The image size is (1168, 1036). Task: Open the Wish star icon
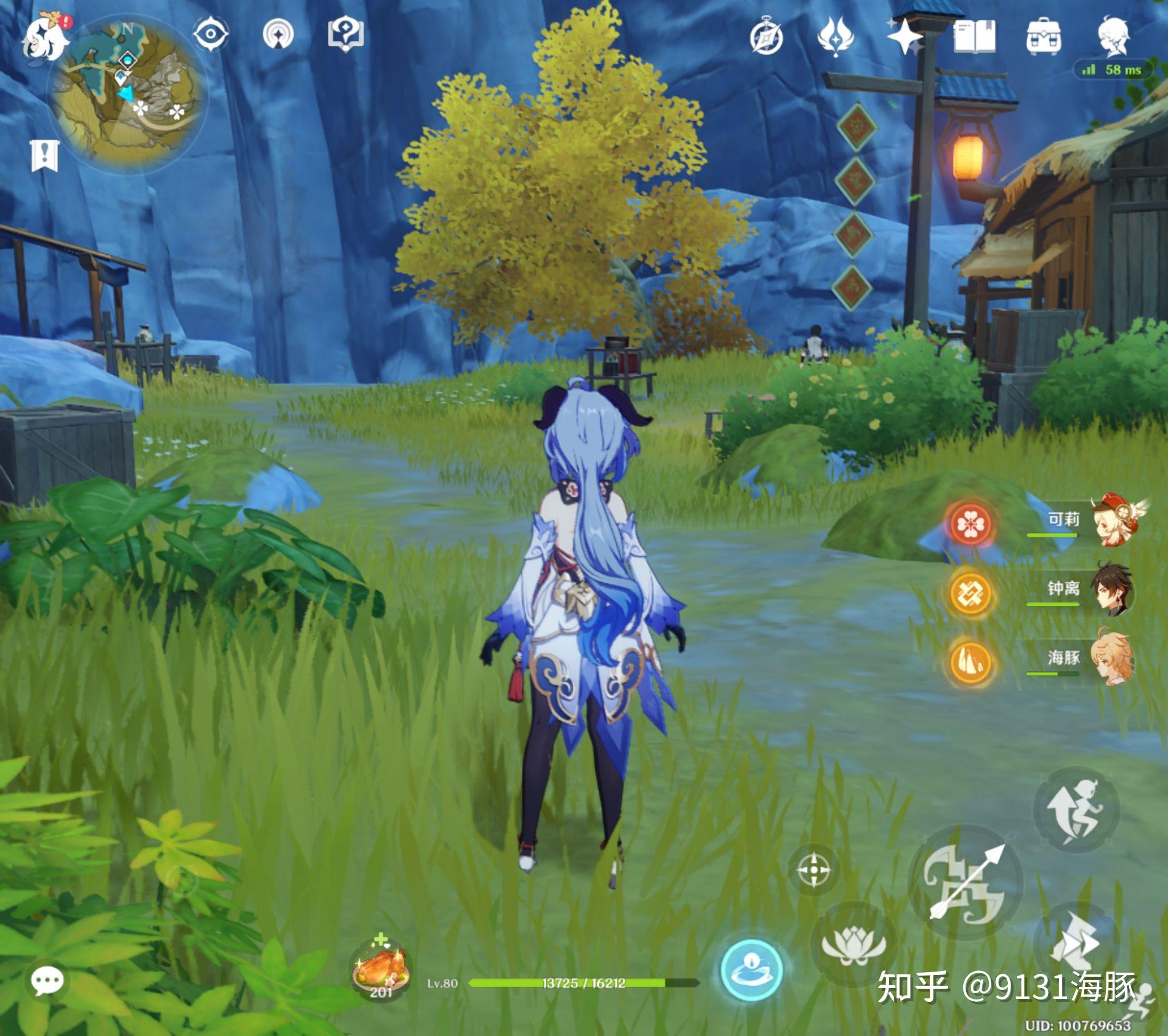(x=905, y=36)
